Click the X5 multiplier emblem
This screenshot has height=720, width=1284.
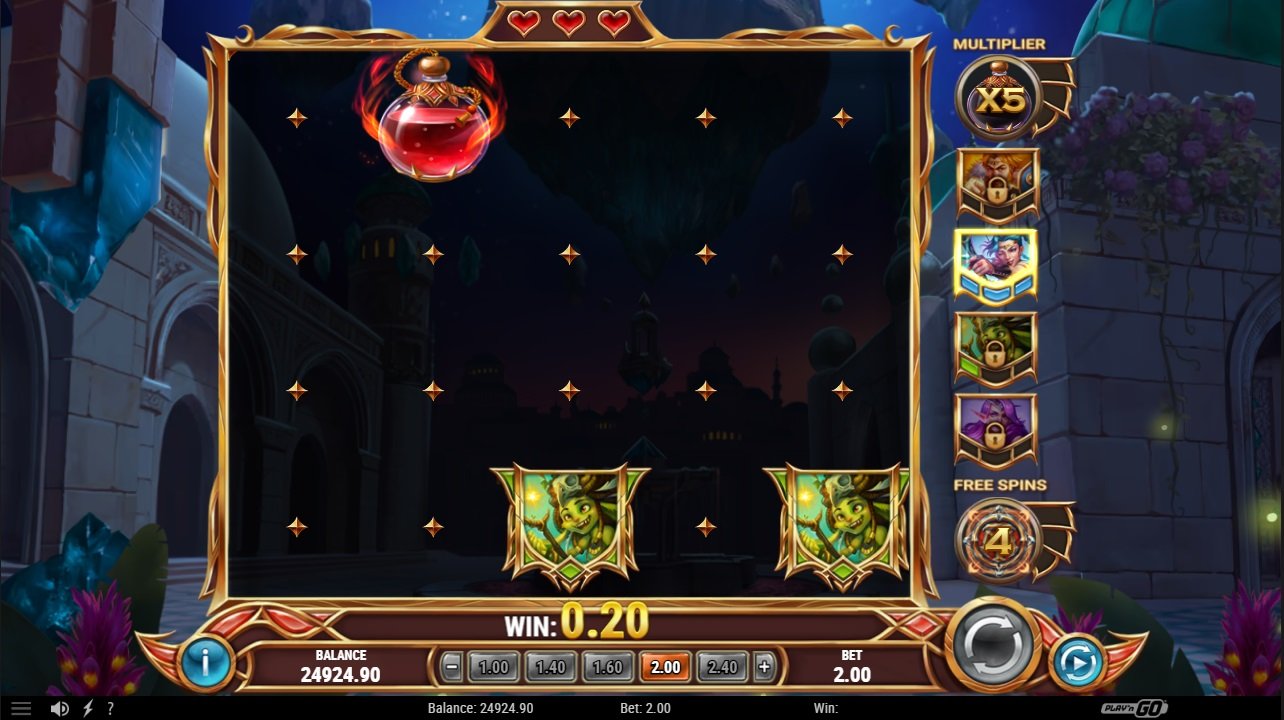pyautogui.click(x=997, y=95)
